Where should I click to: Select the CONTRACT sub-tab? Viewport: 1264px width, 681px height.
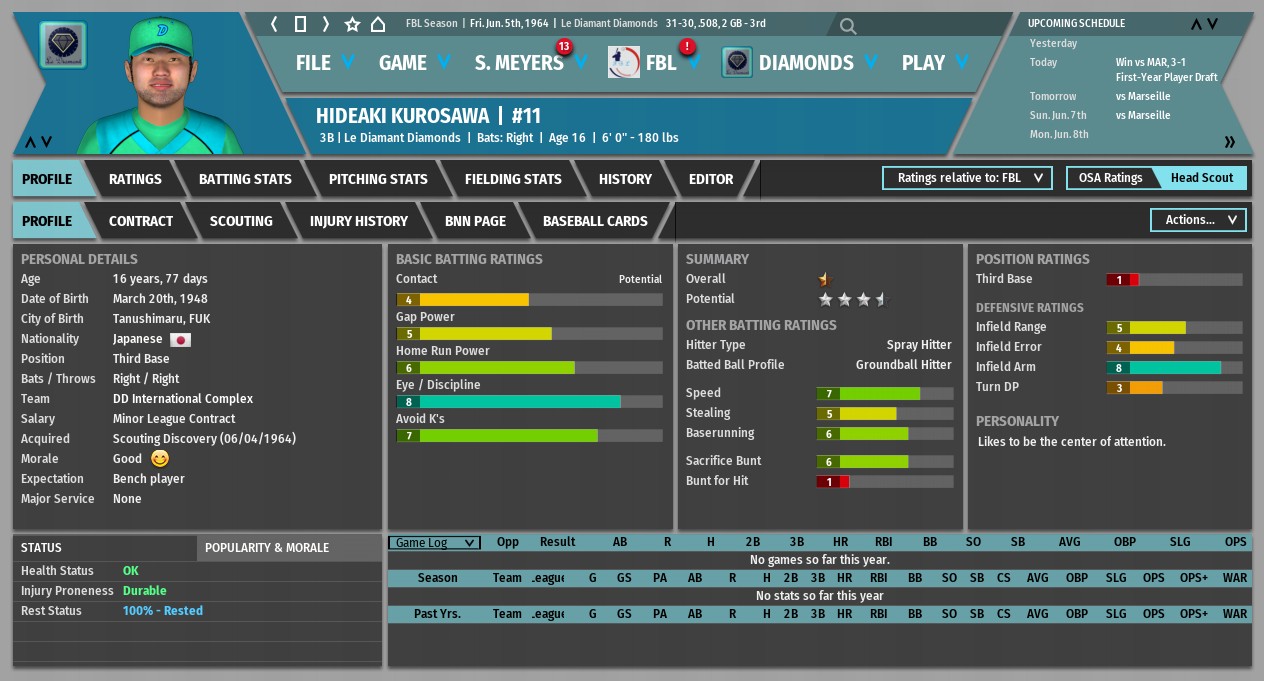[141, 221]
